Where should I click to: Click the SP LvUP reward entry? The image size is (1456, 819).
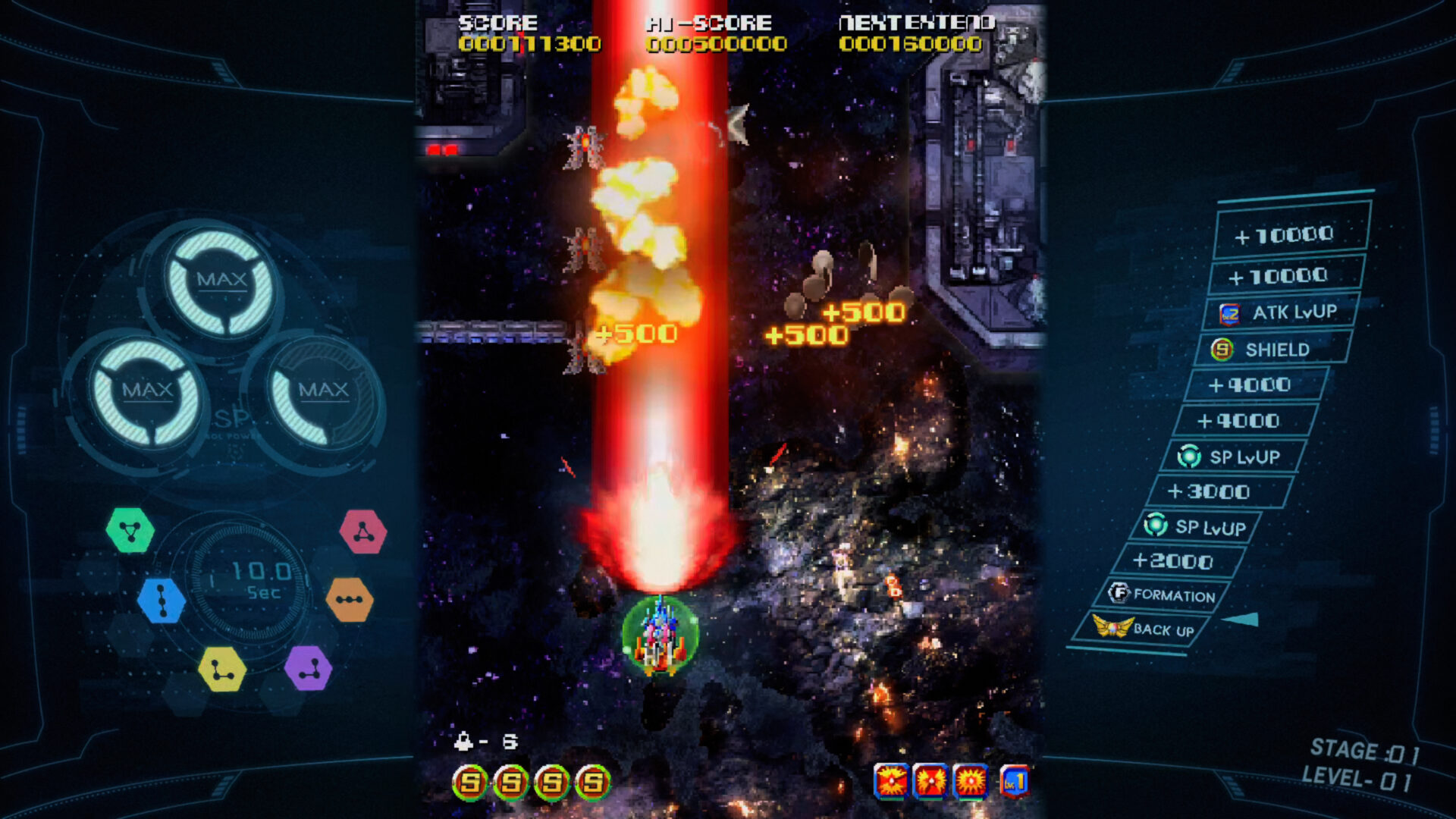1226,457
